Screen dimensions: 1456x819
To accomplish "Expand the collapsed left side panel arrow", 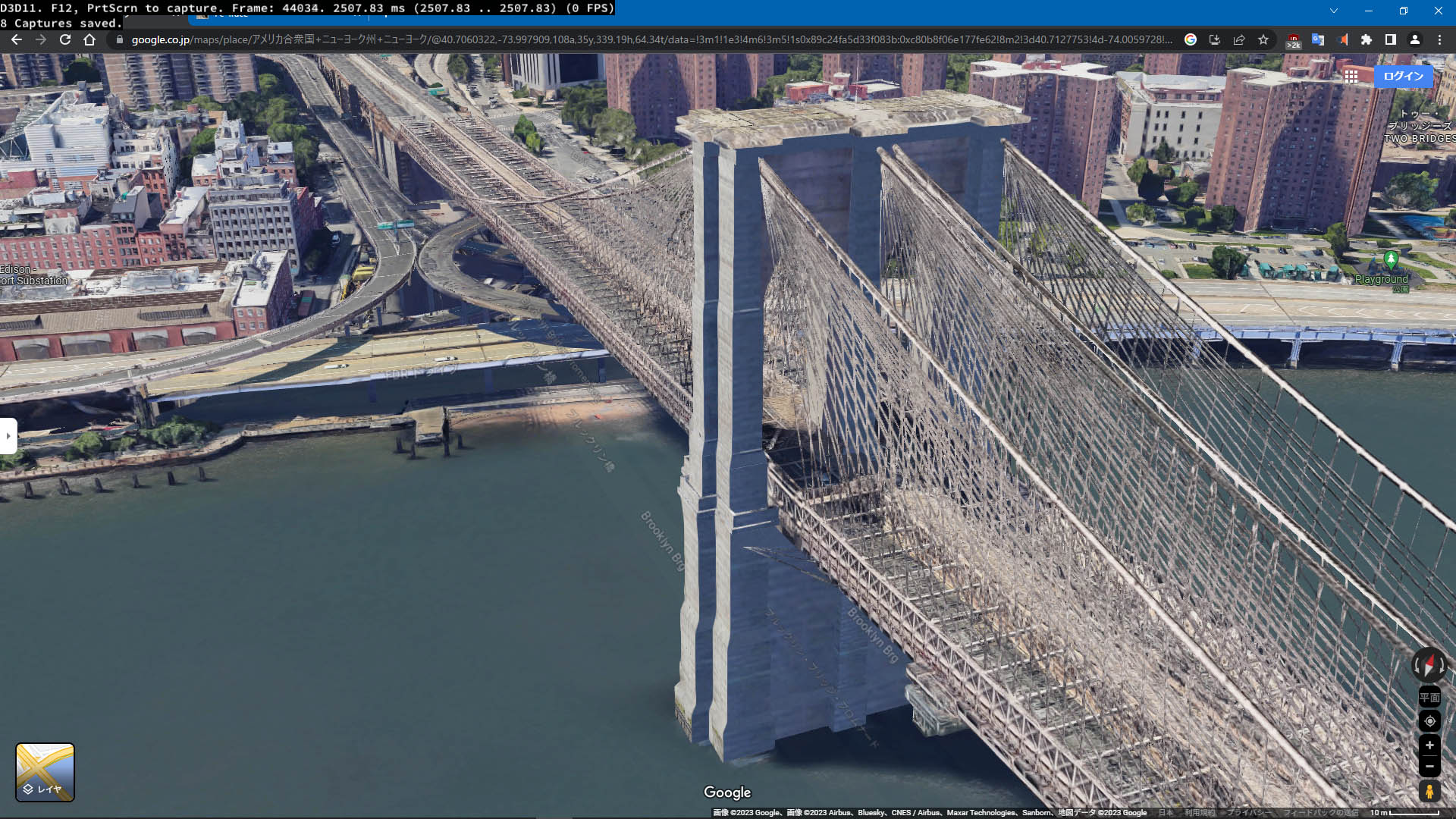I will point(8,435).
